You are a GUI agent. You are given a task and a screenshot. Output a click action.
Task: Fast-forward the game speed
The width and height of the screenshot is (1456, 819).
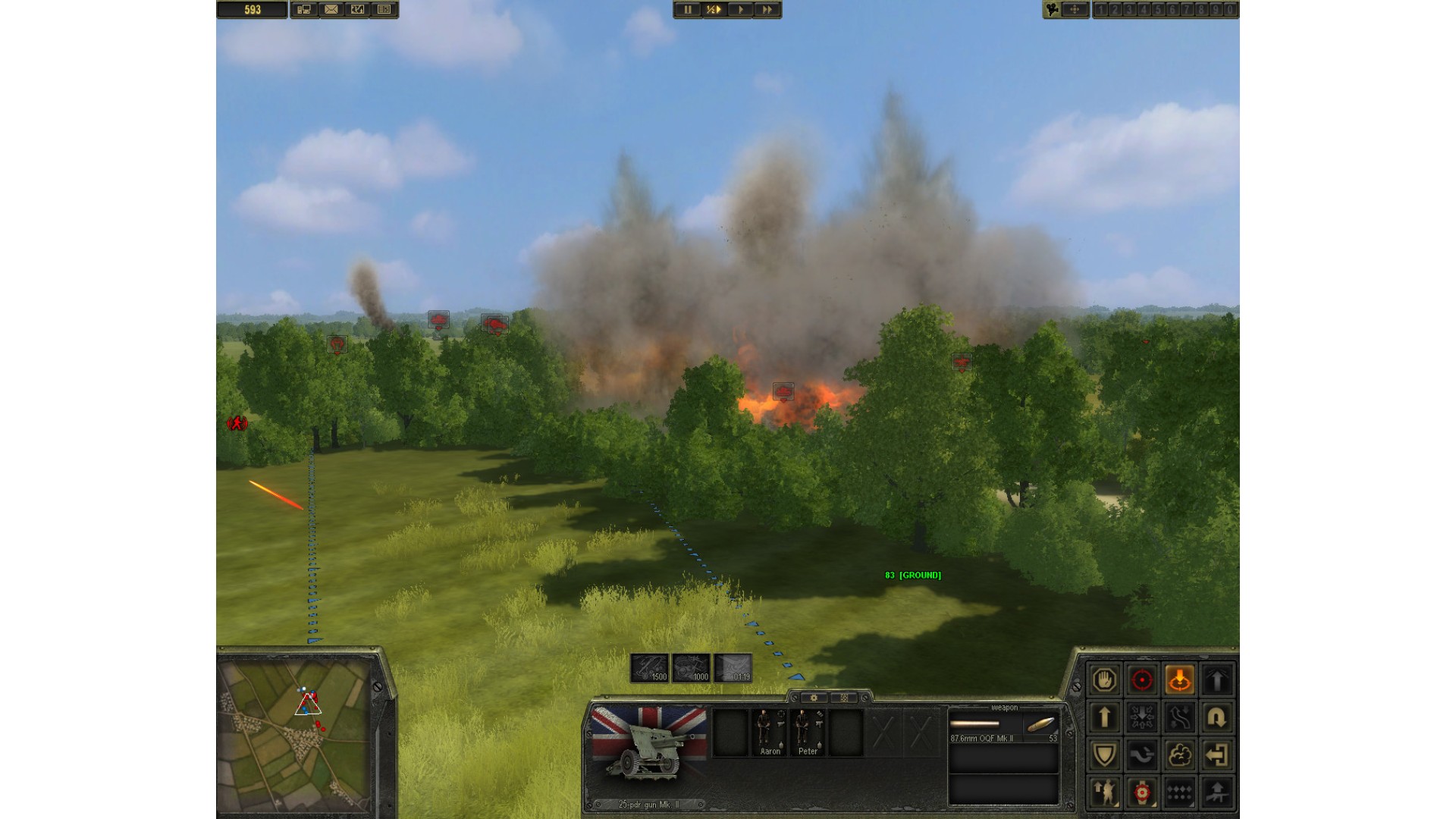tap(767, 10)
